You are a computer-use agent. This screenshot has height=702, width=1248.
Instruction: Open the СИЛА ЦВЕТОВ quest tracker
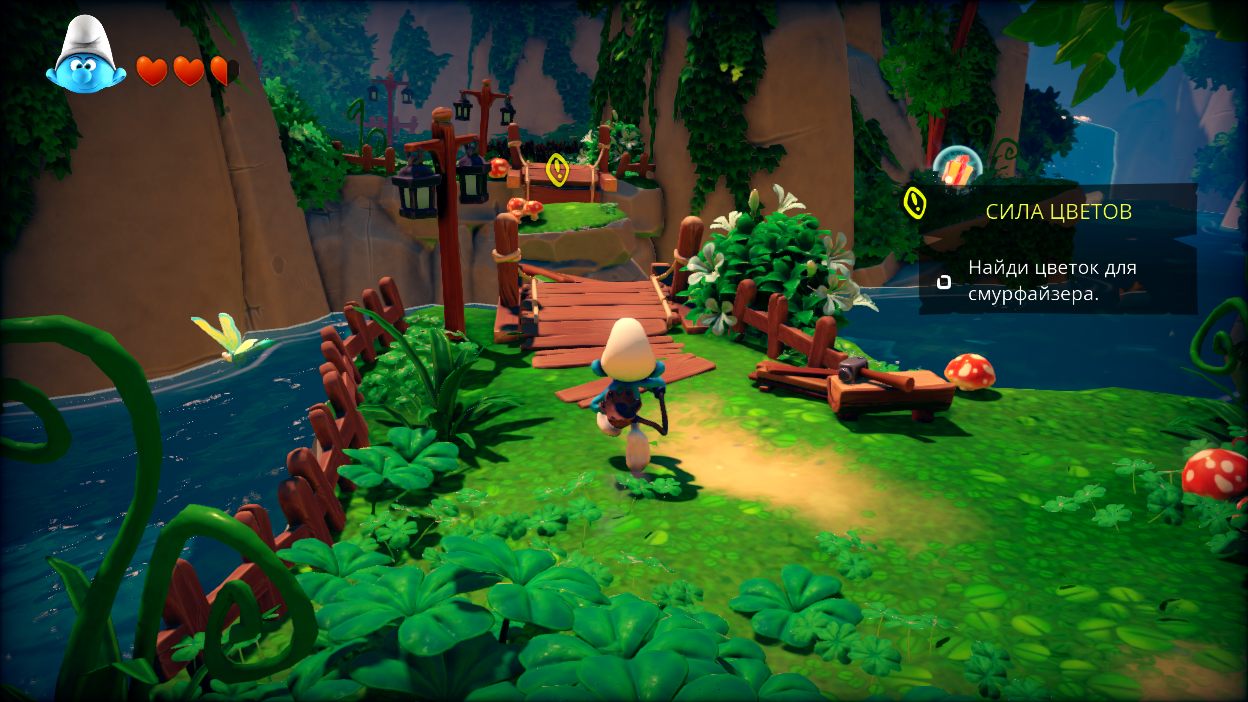point(1058,211)
